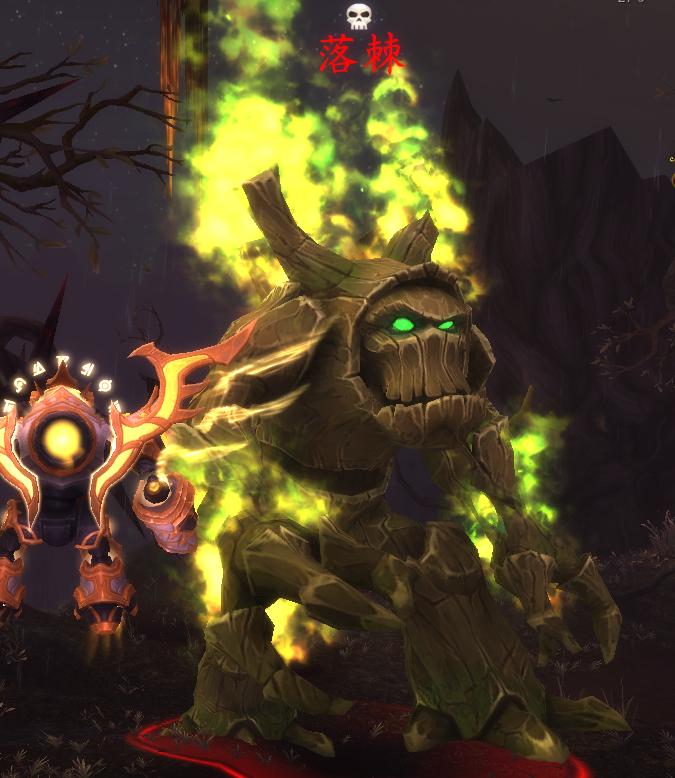This screenshot has width=675, height=778.
Task: Select the red 落棘 name label
Action: (x=362, y=55)
